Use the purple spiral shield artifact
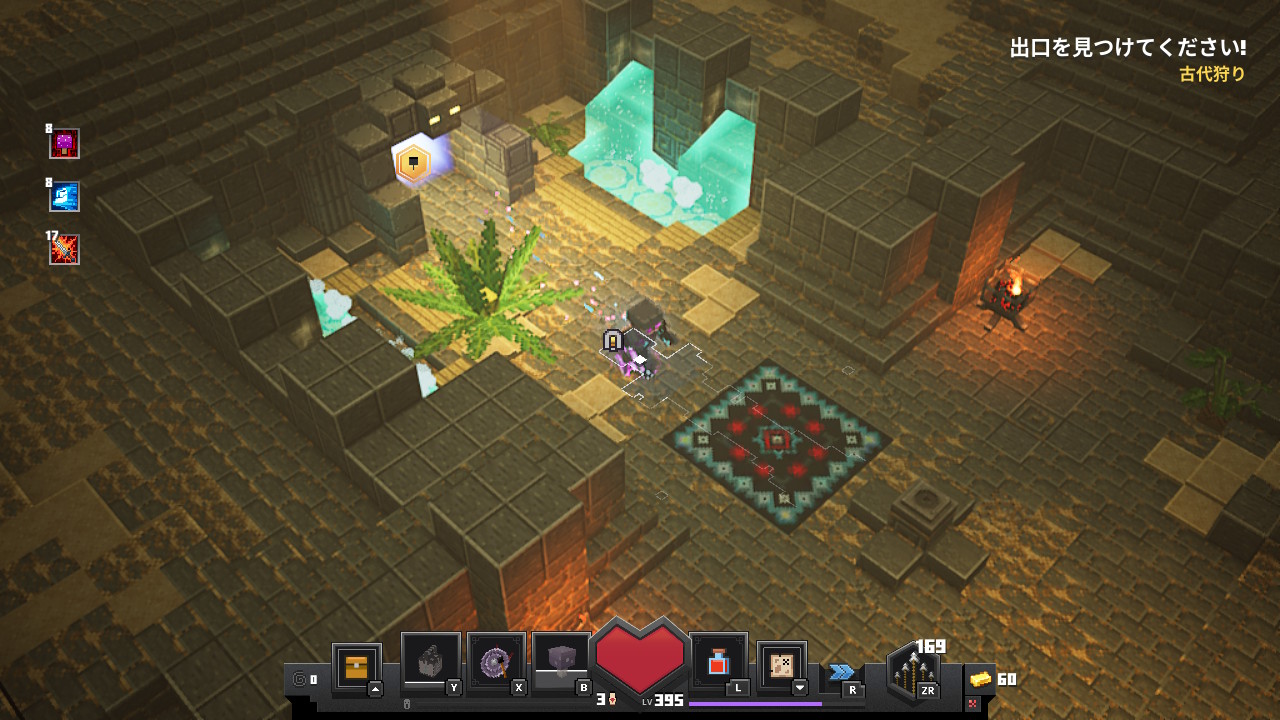 pyautogui.click(x=496, y=661)
